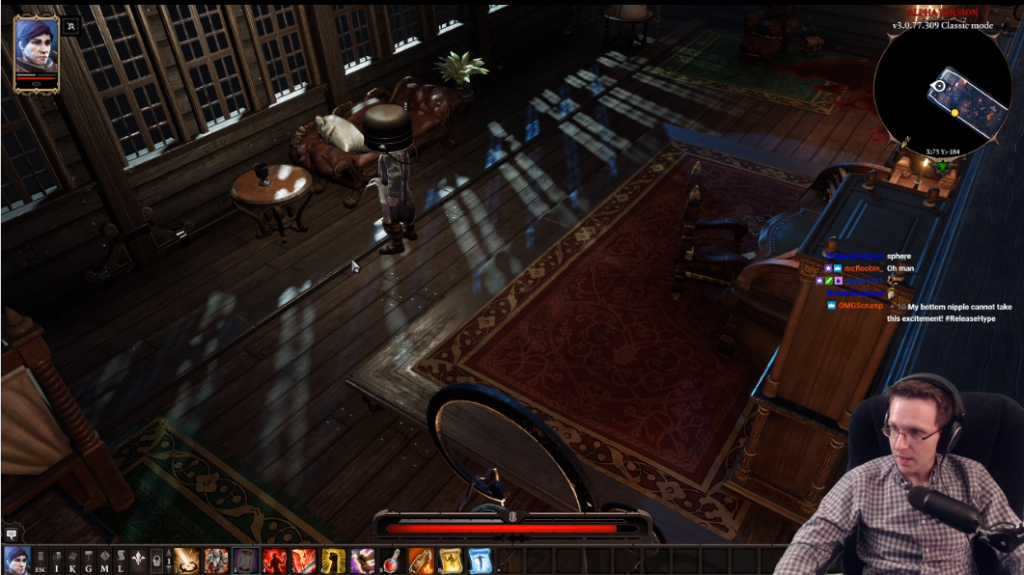Open the chat button in the bottom-left corner
The width and height of the screenshot is (1024, 575).
11,534
